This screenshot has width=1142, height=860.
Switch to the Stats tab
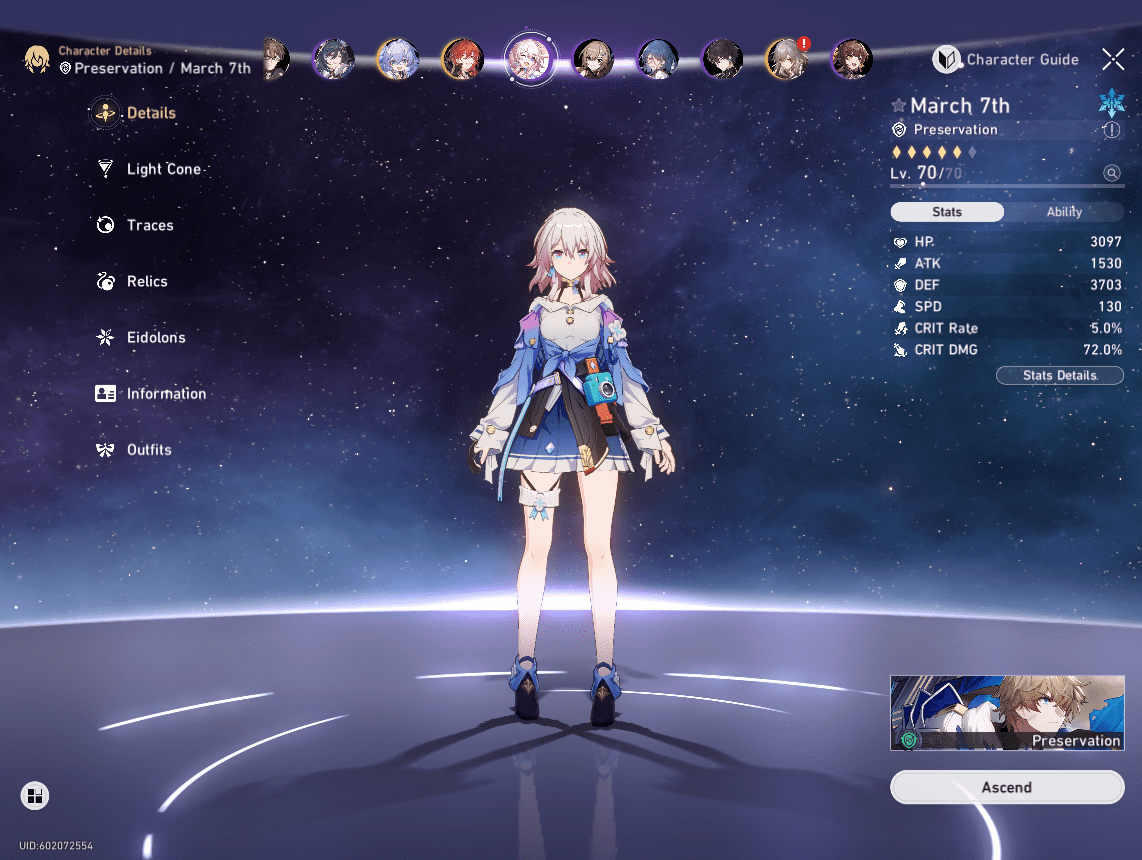click(x=947, y=212)
